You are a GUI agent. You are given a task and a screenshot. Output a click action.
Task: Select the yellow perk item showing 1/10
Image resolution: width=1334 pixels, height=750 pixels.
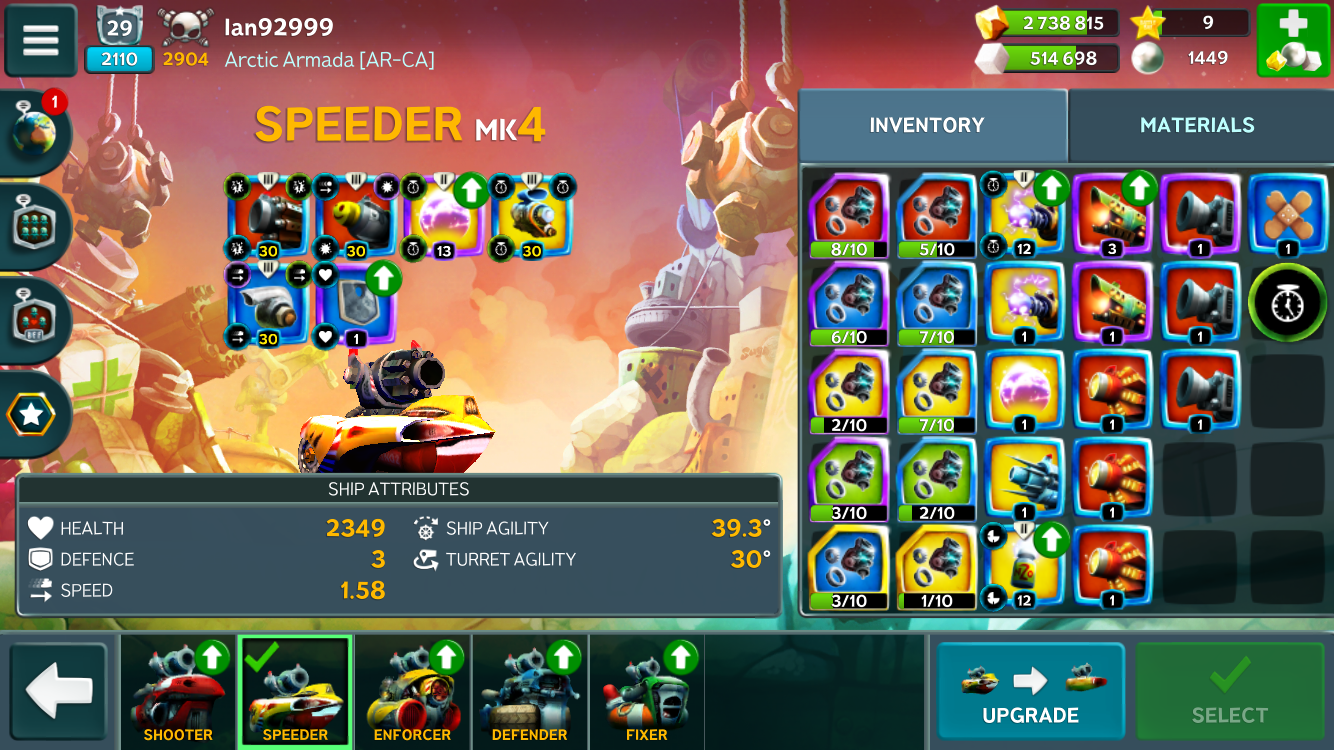coord(936,566)
